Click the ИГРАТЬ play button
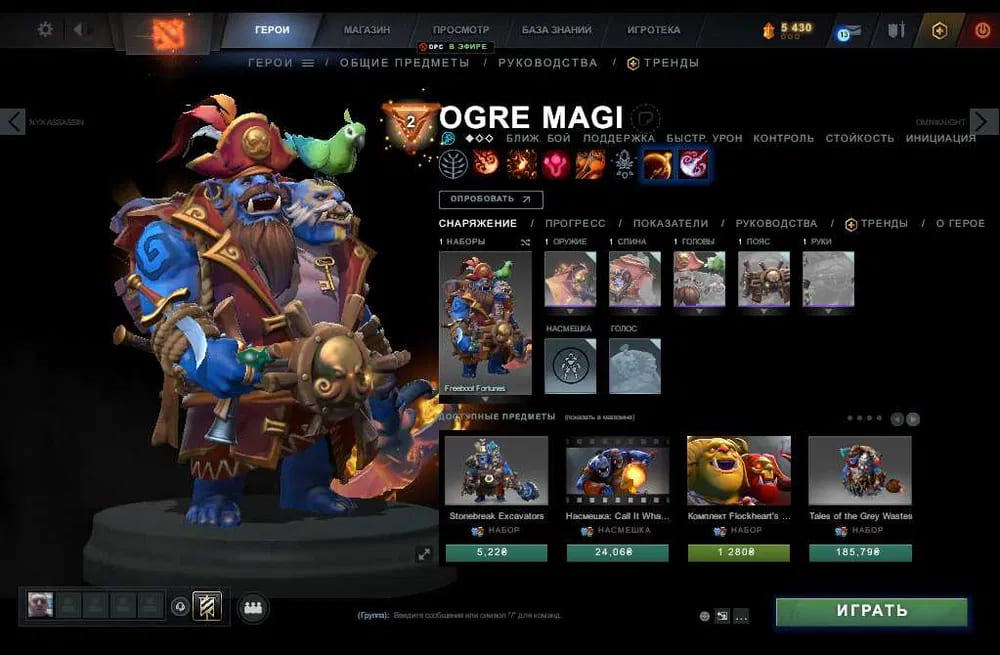Image resolution: width=1000 pixels, height=655 pixels. [x=871, y=611]
